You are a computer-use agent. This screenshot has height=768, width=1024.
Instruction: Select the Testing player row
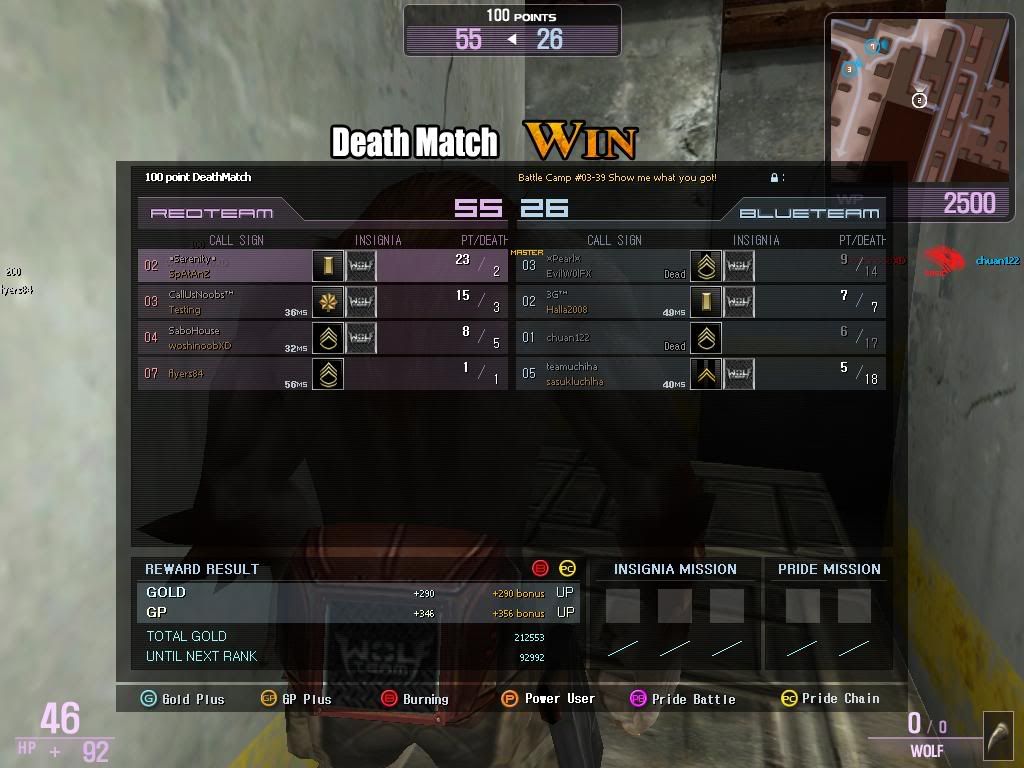pos(322,302)
